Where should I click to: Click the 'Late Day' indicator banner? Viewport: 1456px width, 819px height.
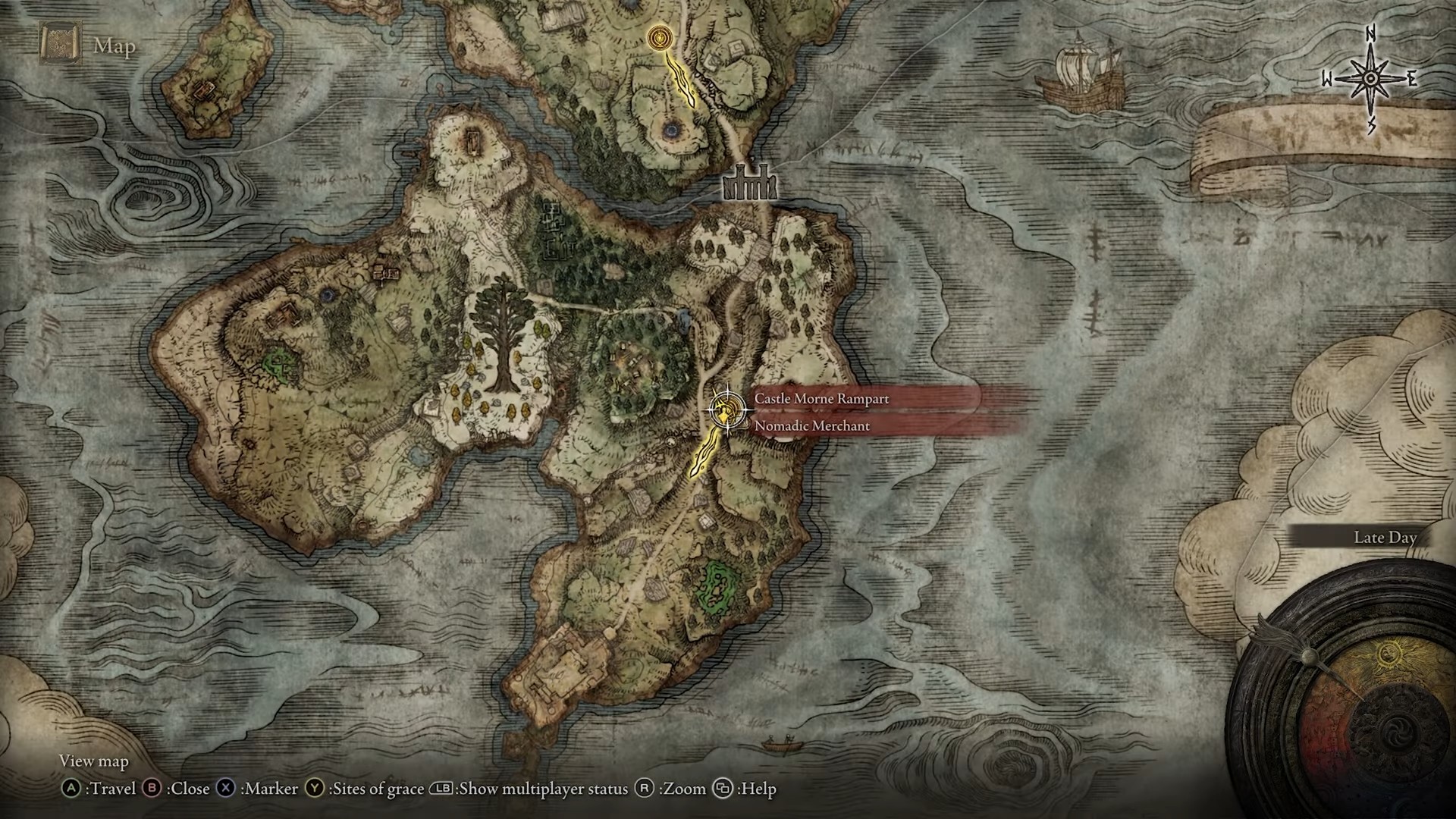1385,537
